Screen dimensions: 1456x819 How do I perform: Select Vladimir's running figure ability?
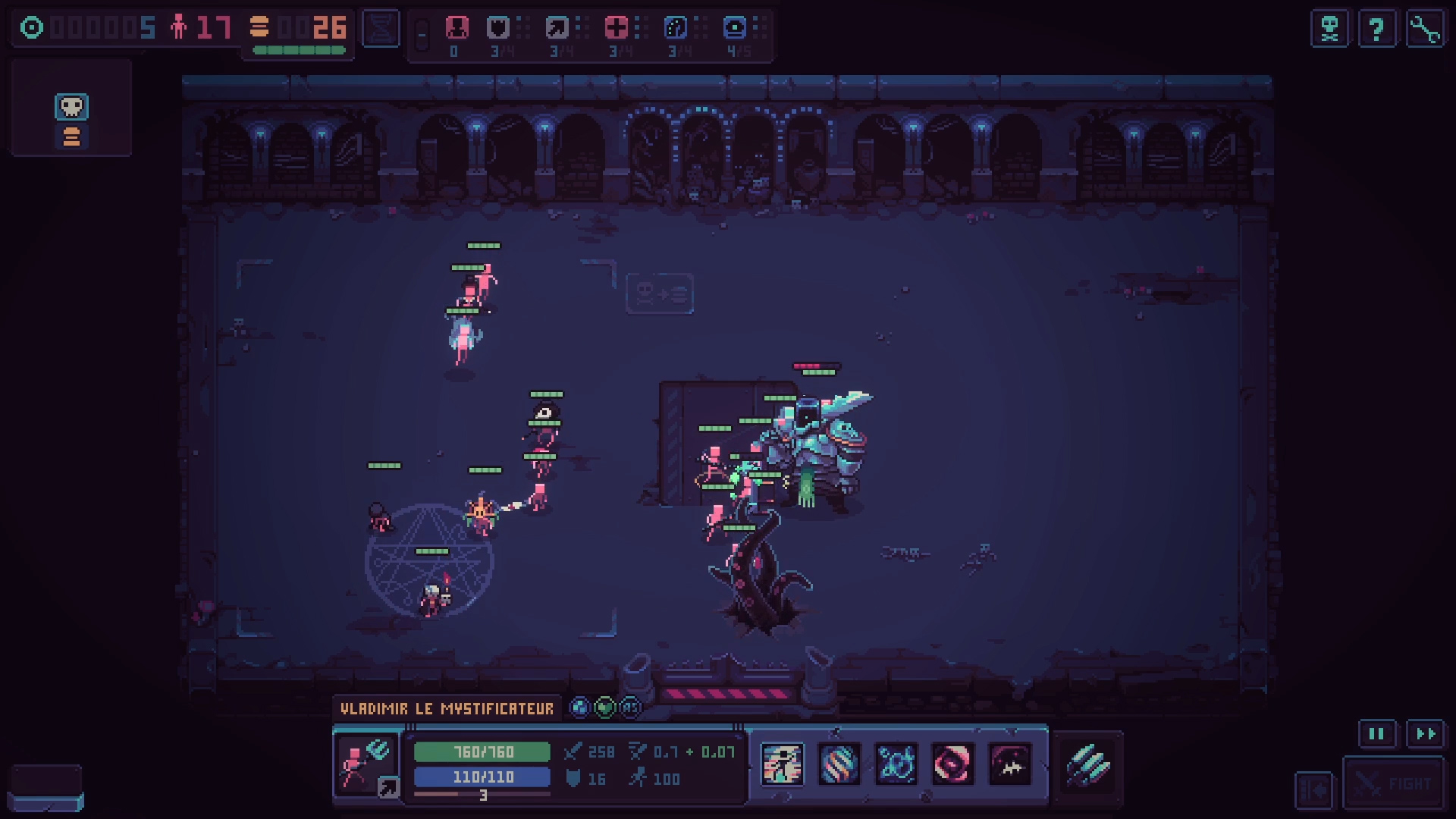(782, 764)
